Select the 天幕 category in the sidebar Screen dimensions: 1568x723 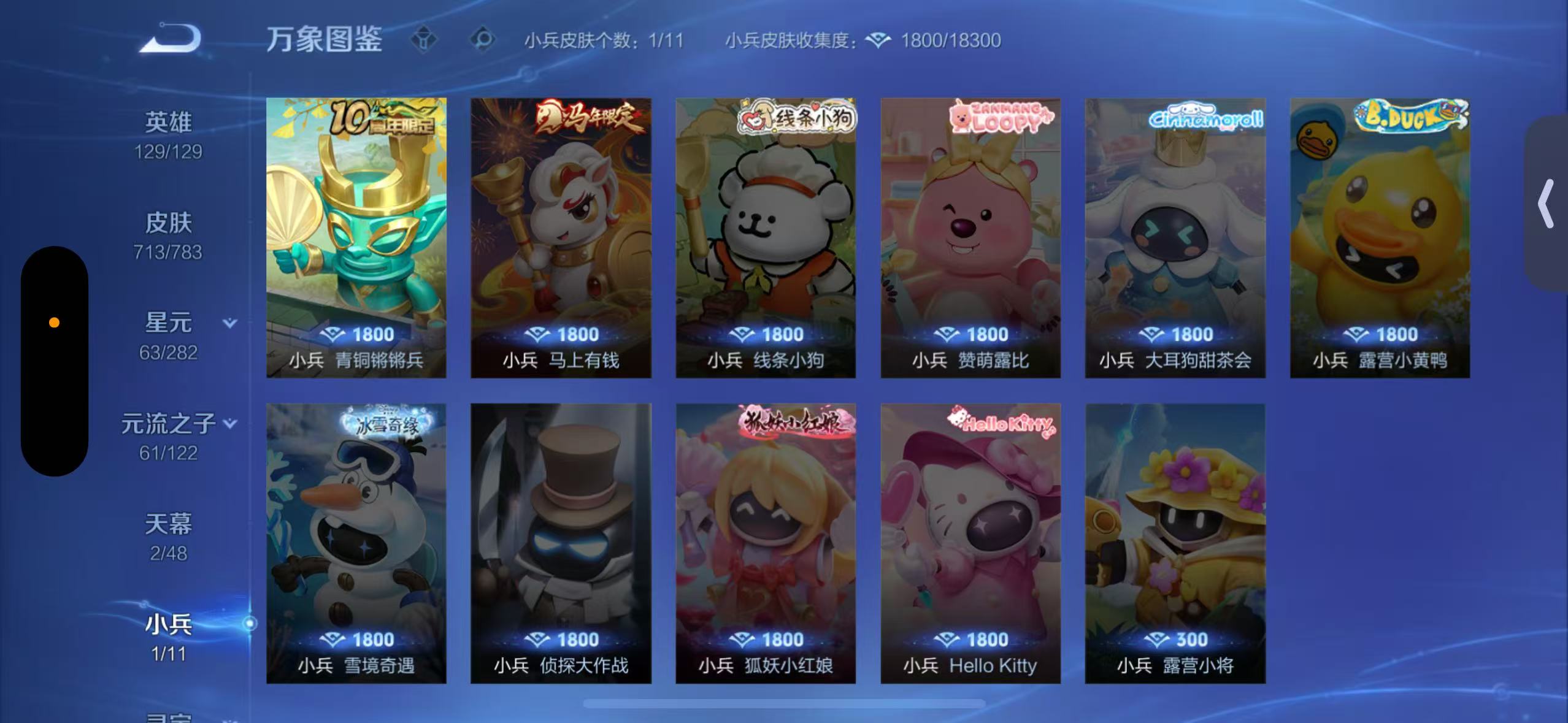click(167, 524)
